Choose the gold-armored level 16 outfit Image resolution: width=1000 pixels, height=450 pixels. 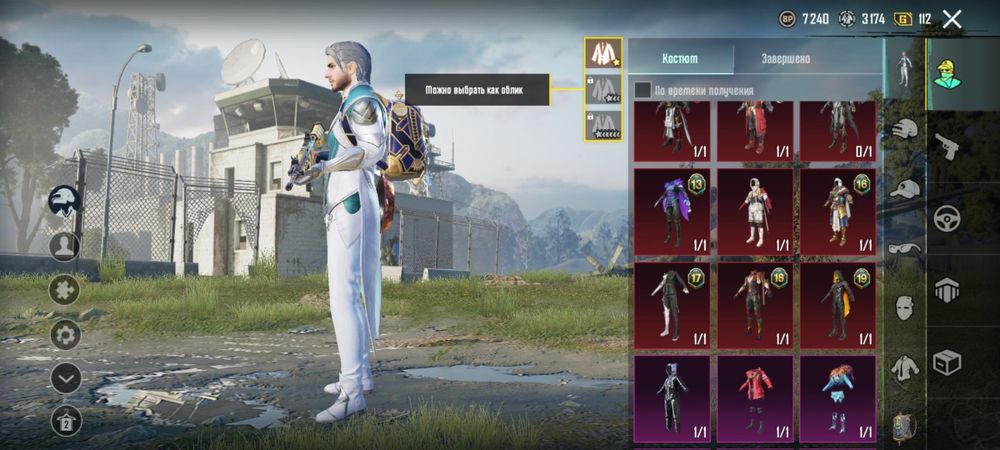click(838, 211)
